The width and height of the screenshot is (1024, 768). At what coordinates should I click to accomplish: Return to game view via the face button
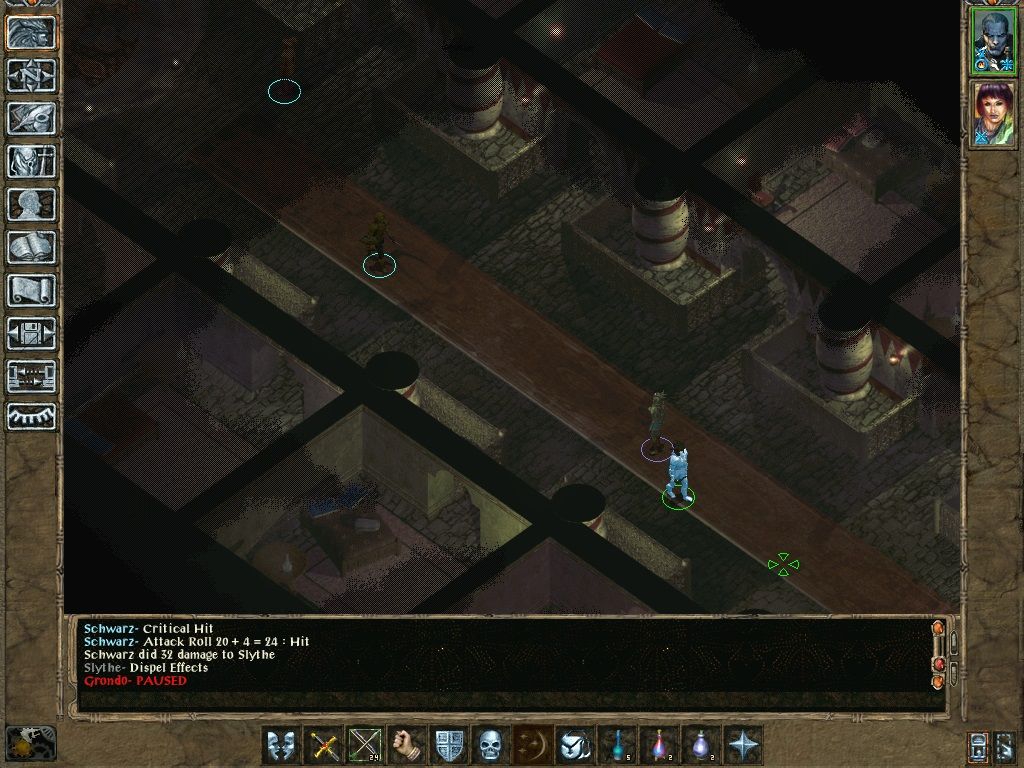[31, 33]
